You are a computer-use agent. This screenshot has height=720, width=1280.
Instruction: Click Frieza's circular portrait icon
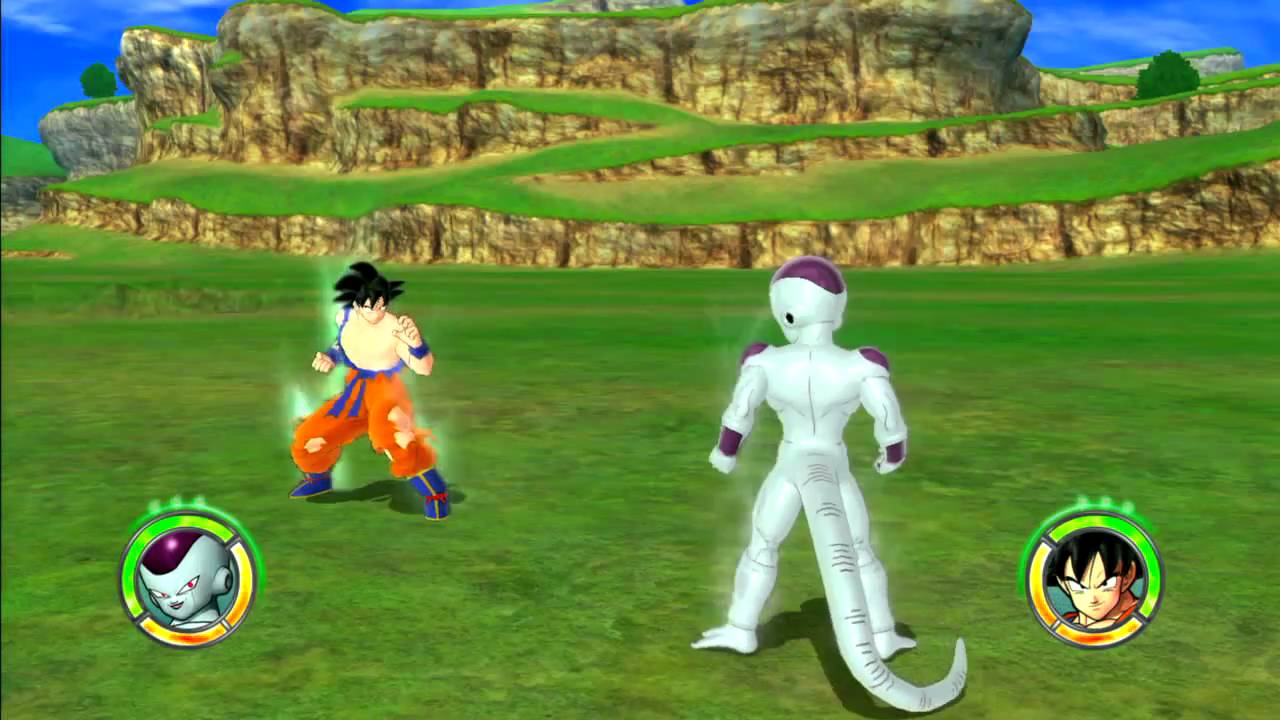coord(187,578)
